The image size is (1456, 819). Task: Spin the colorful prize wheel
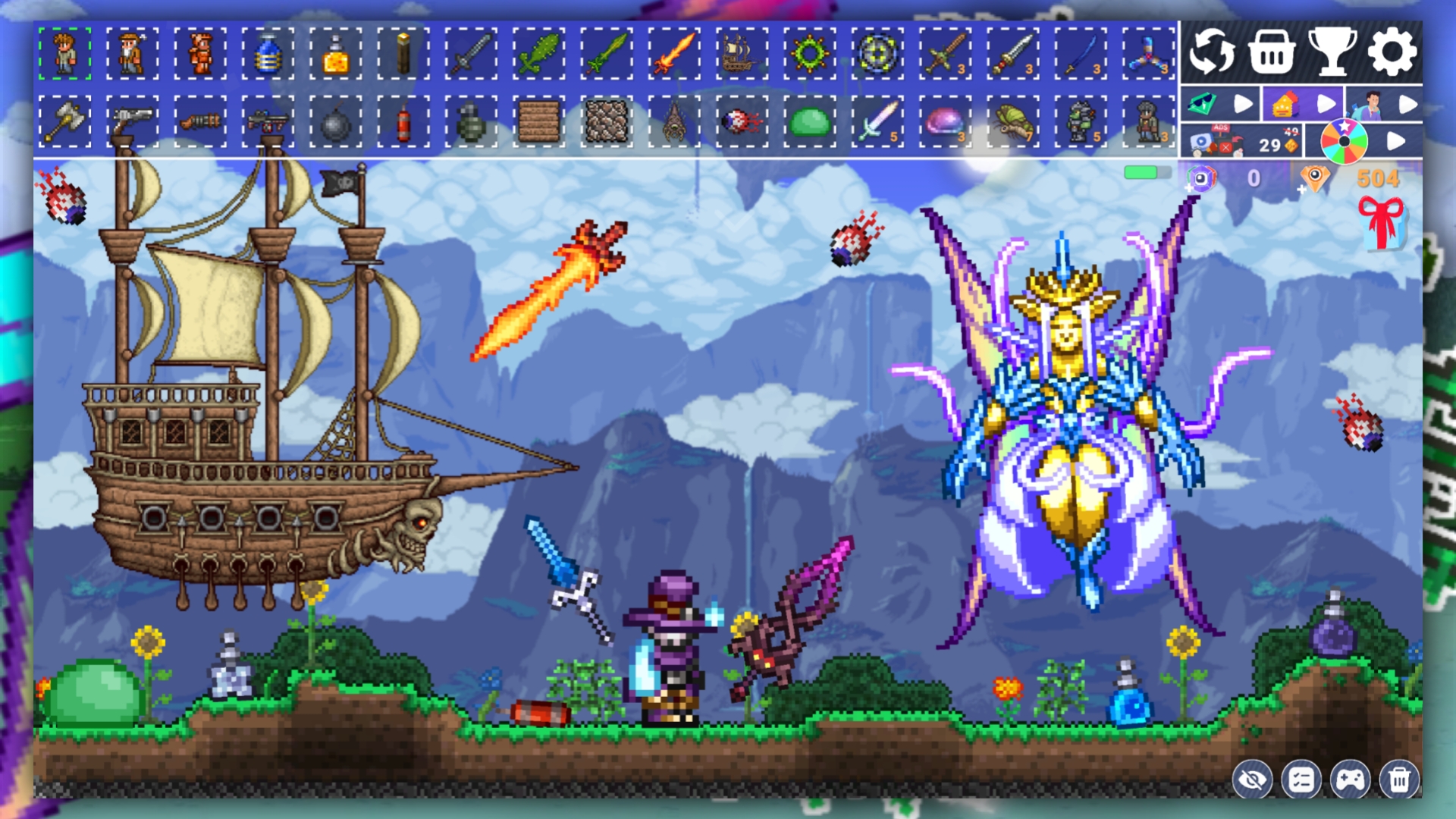click(1344, 140)
